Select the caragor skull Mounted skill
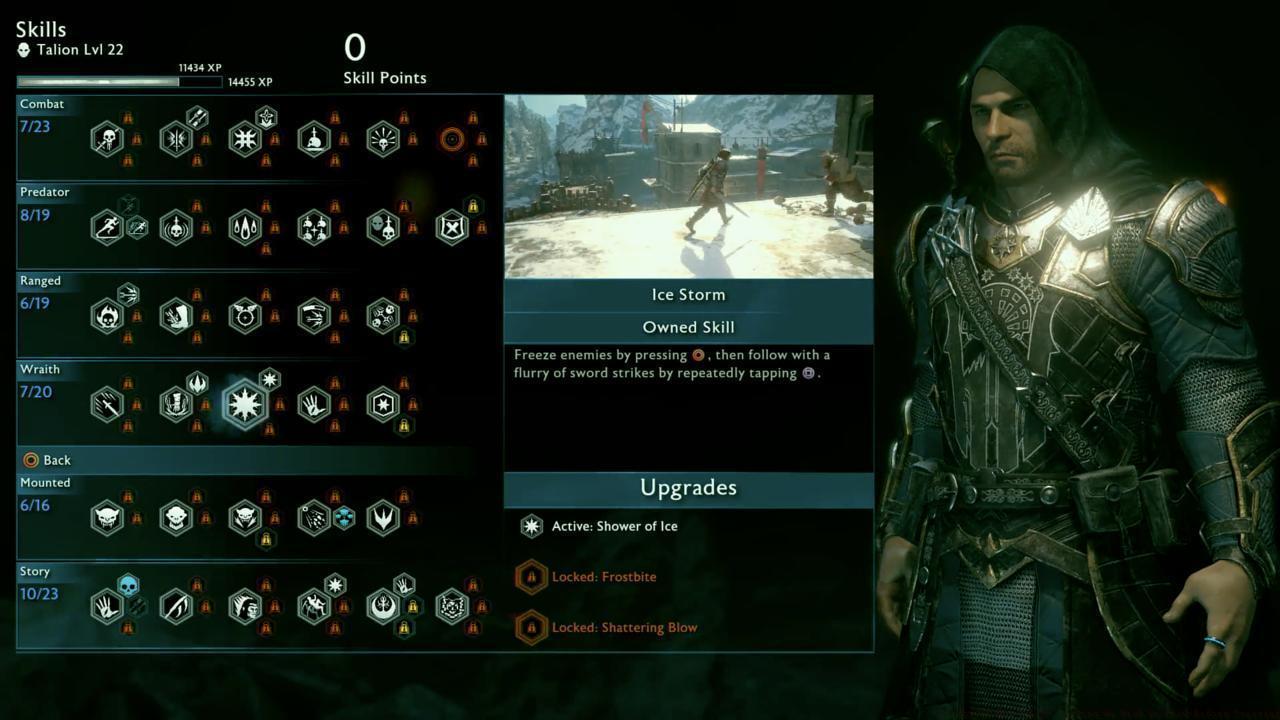 point(108,518)
